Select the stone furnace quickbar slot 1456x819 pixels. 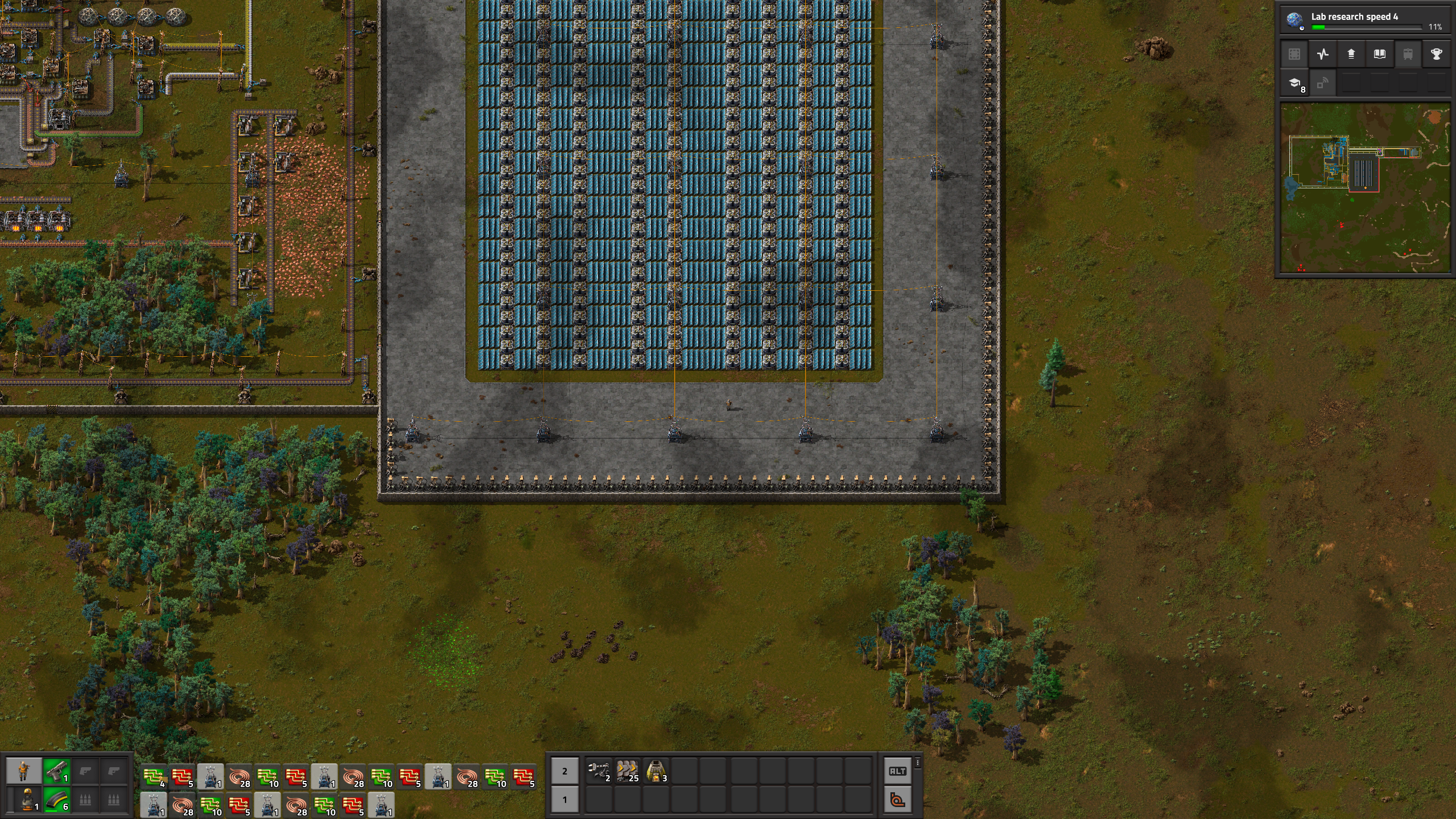655,771
